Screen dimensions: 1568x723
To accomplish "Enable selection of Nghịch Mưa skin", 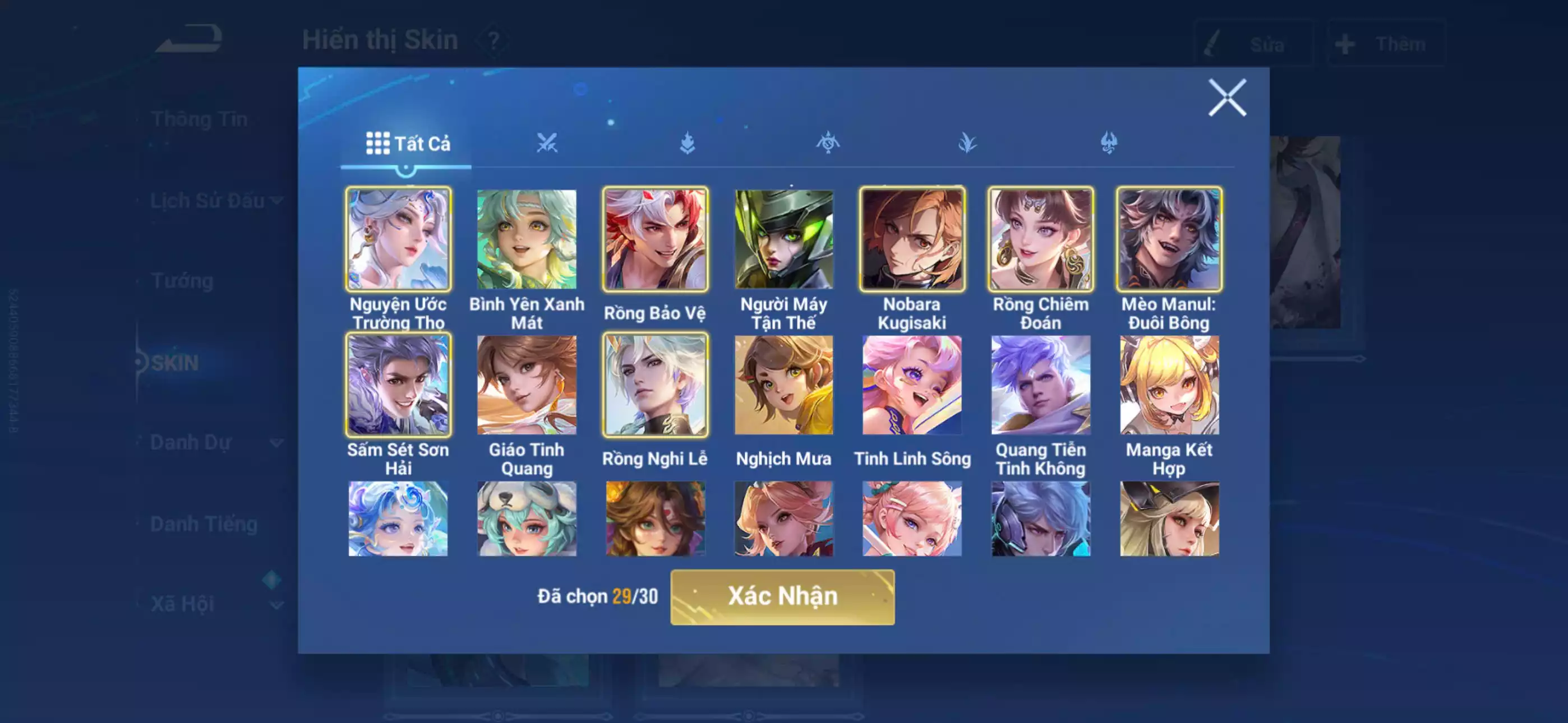I will (783, 385).
